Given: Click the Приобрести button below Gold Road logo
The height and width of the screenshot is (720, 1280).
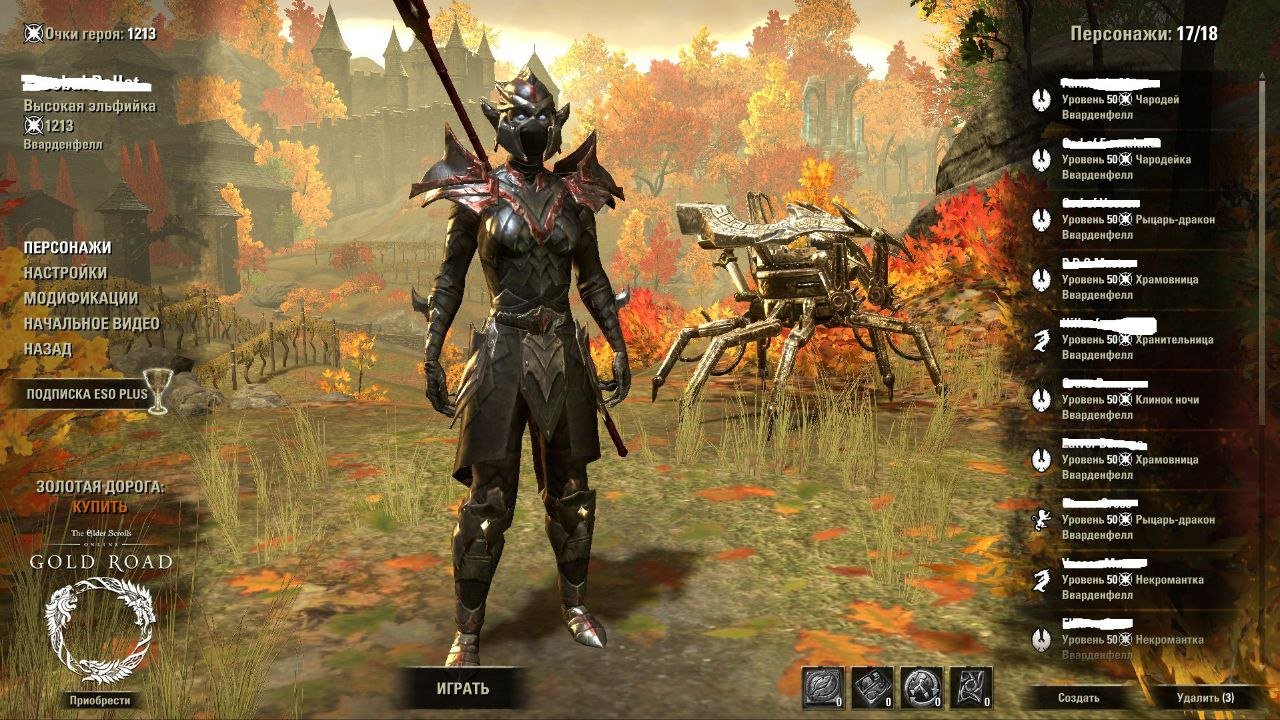Looking at the screenshot, I should (x=100, y=700).
